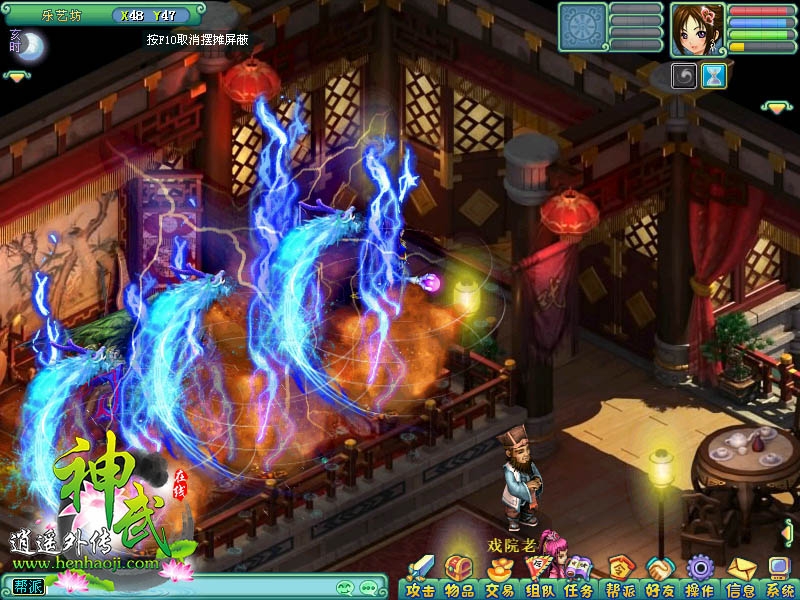Image resolution: width=800 pixels, height=600 pixels.
Task: Expand the arrow below the hourglass icon
Action: point(775,106)
